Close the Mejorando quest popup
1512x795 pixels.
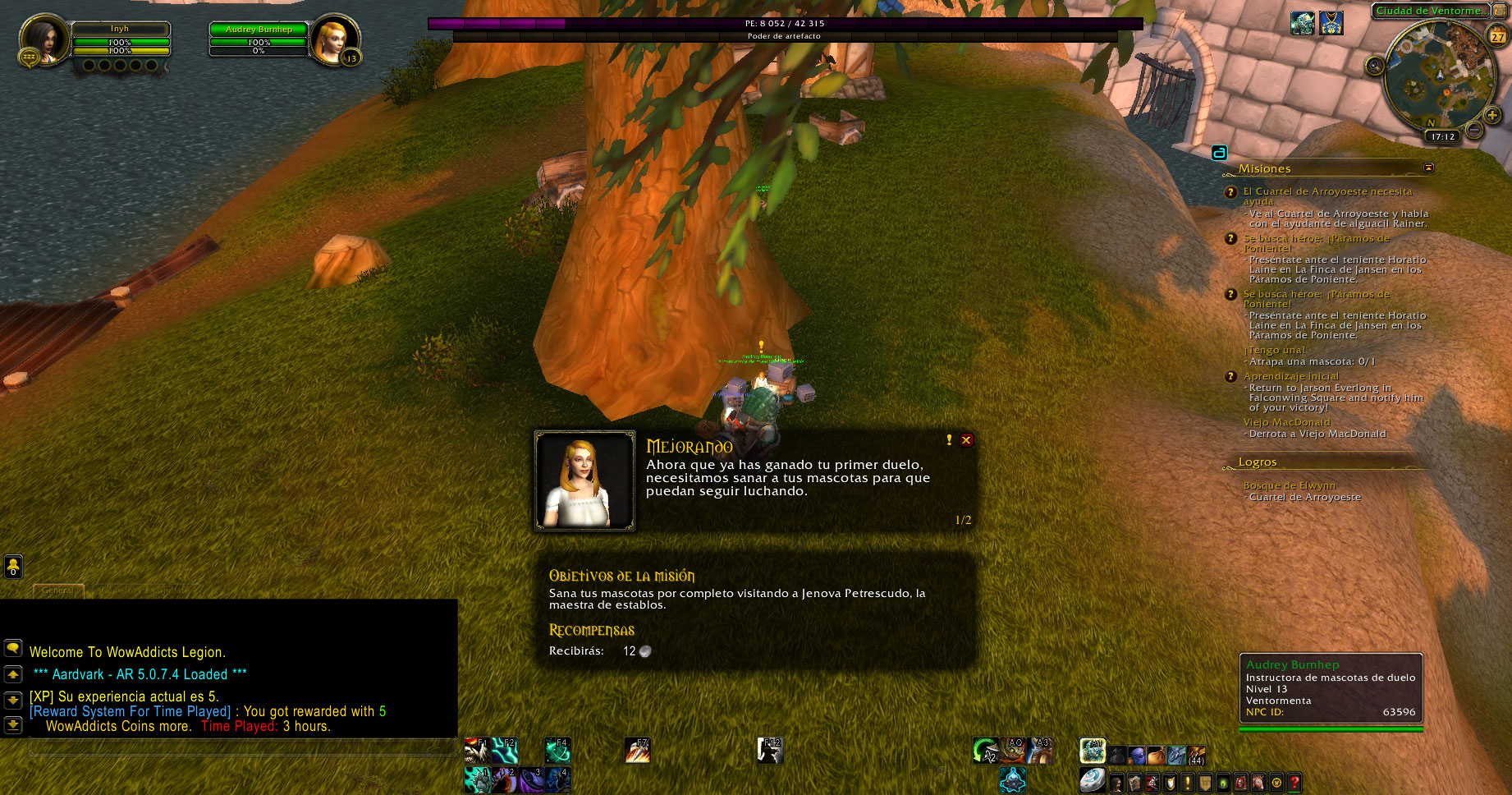pyautogui.click(x=966, y=440)
